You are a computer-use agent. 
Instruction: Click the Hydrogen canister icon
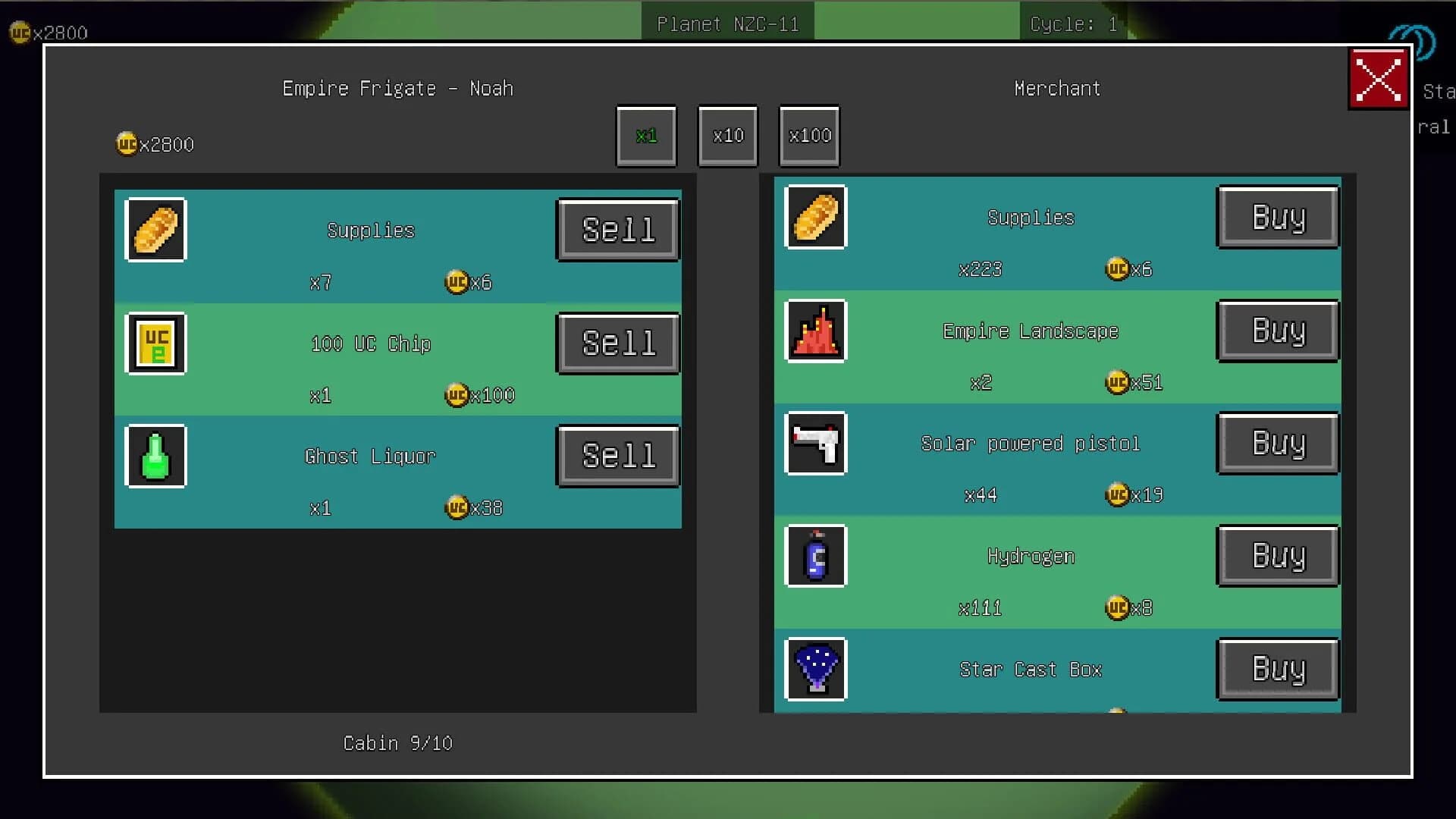815,556
